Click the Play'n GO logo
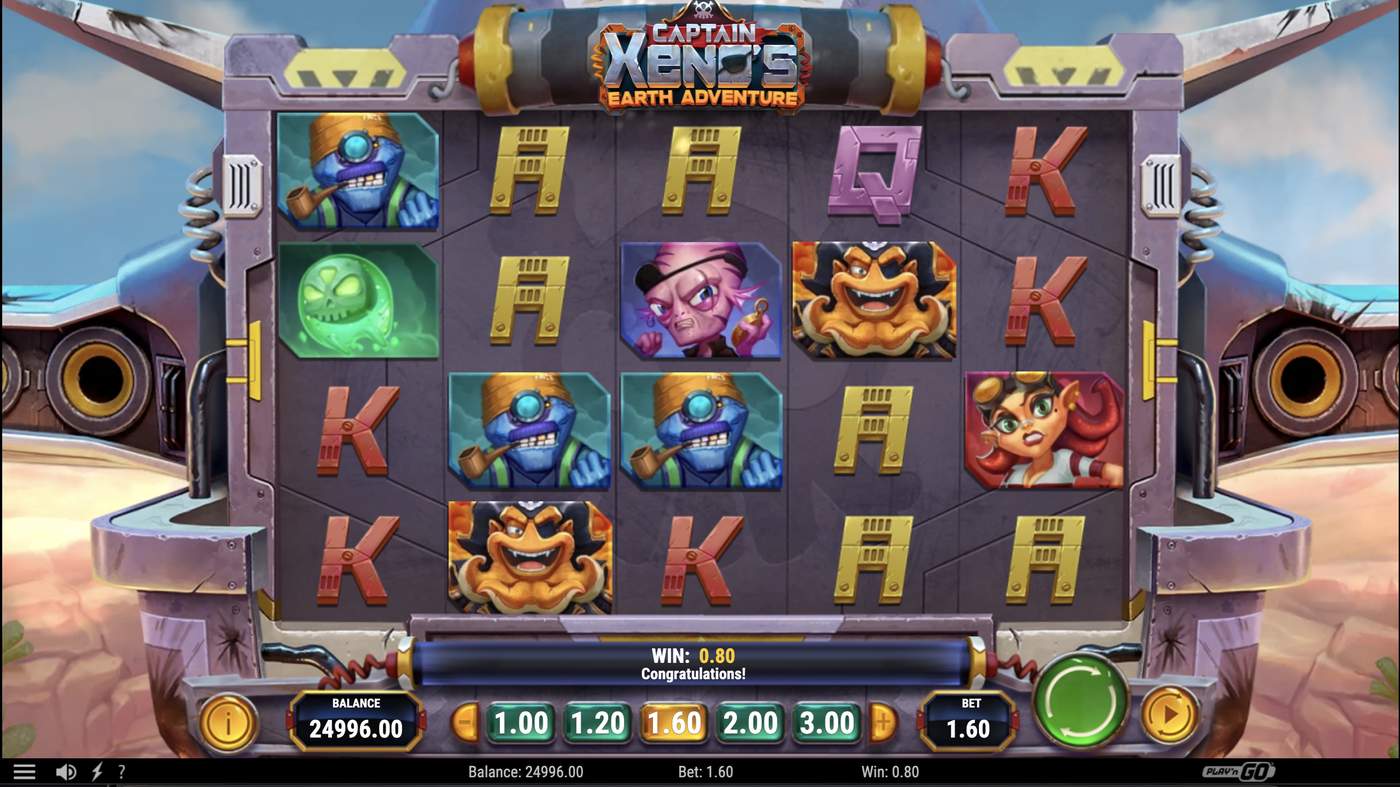Screen dimensions: 1400x787 click(1237, 770)
